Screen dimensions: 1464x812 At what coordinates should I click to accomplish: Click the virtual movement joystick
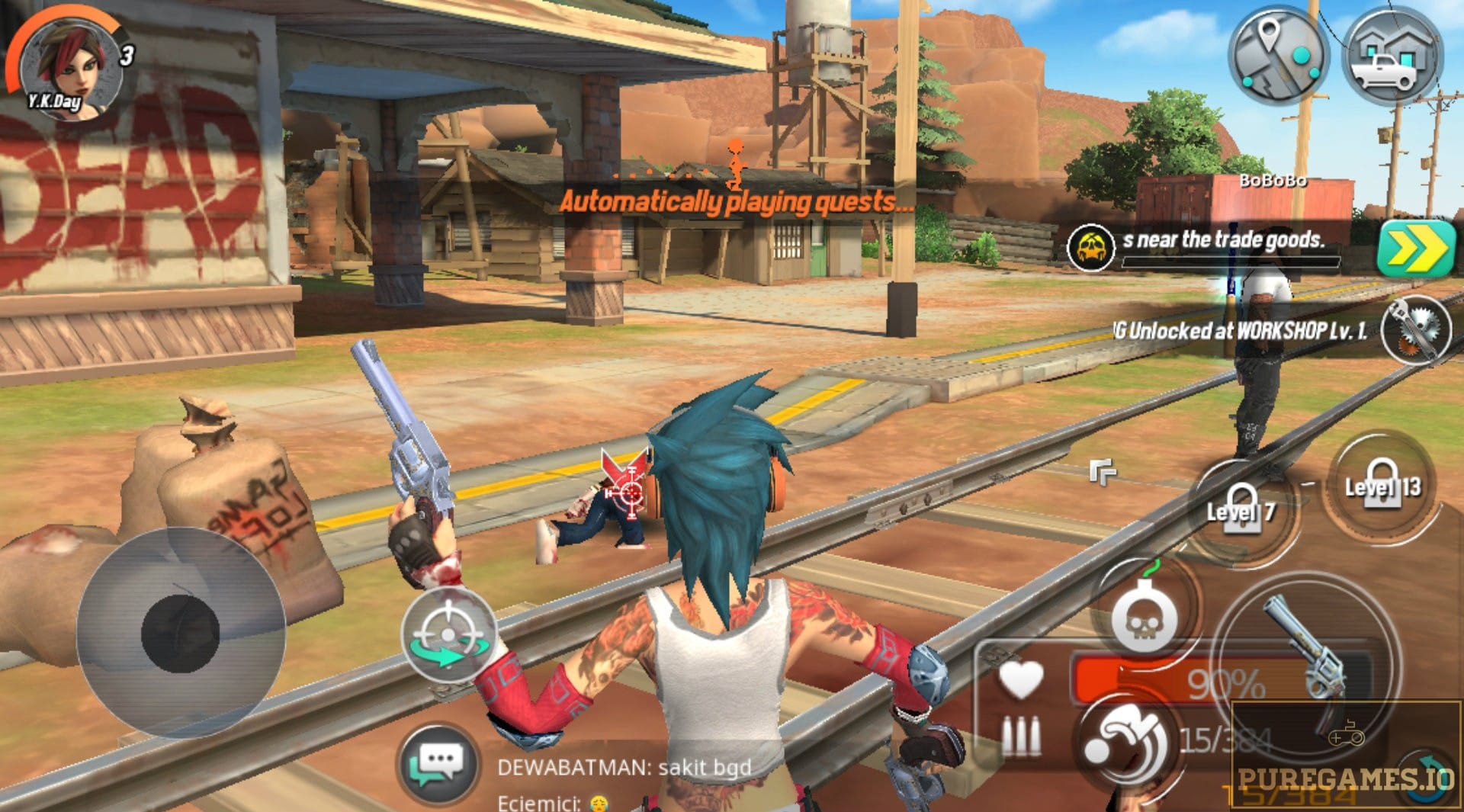[181, 633]
